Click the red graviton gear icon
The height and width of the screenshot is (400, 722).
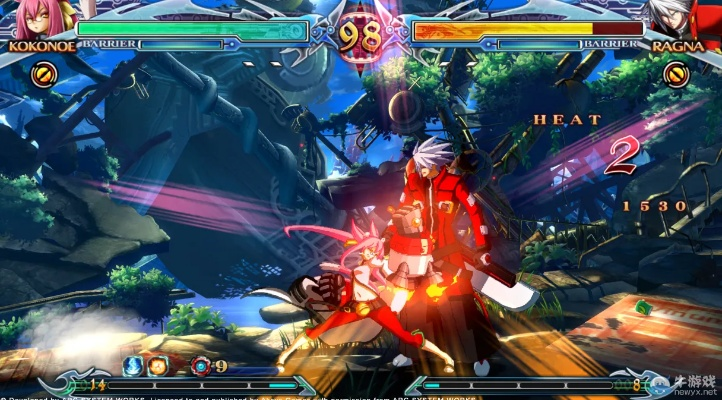click(x=201, y=365)
